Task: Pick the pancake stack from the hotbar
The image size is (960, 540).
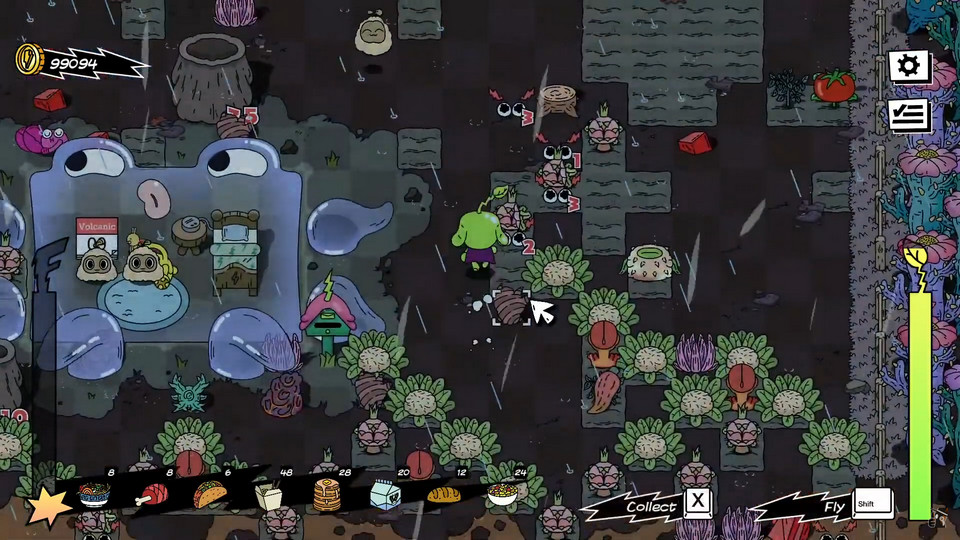Action: (x=327, y=495)
